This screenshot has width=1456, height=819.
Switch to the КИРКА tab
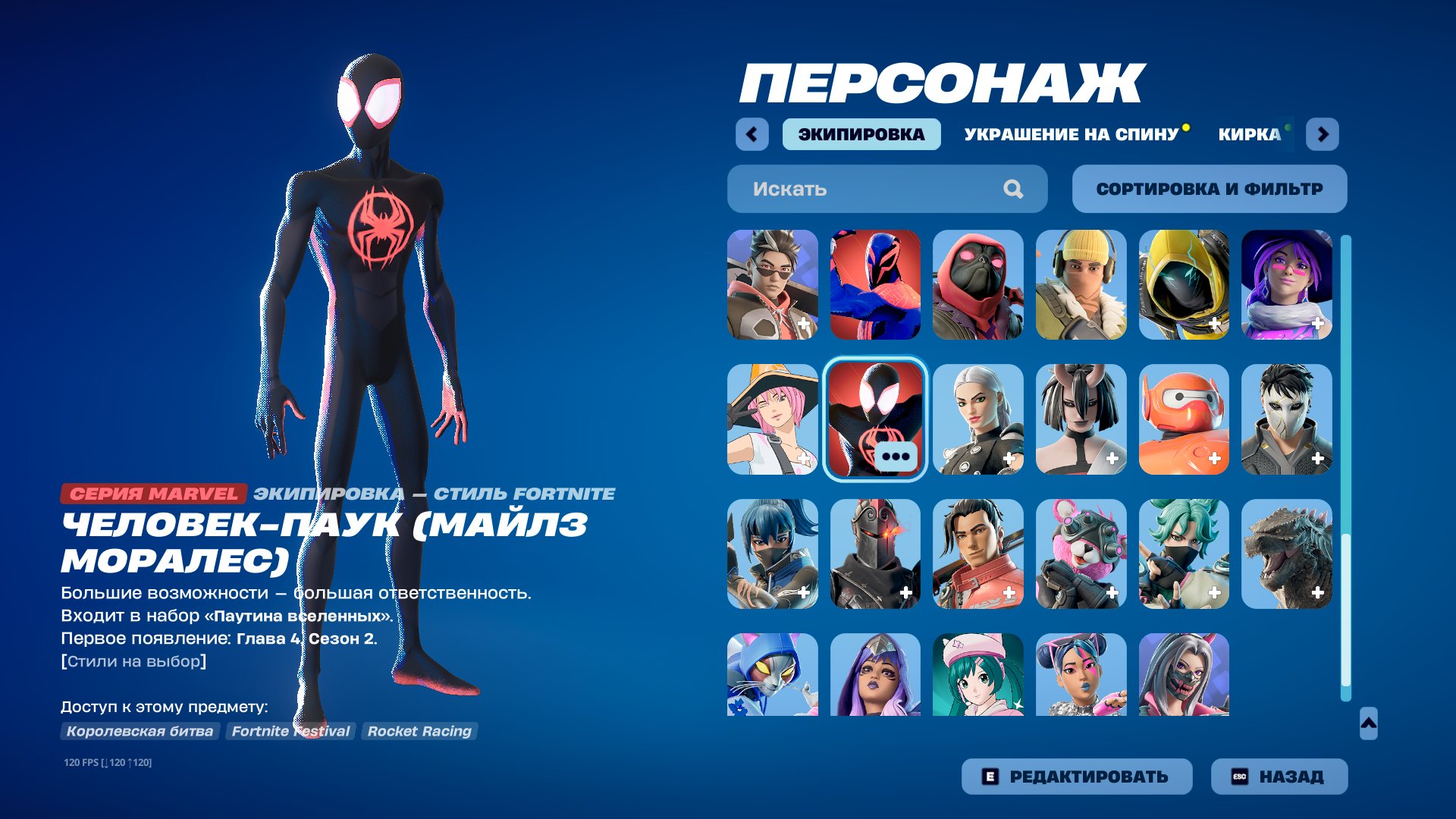1247,136
